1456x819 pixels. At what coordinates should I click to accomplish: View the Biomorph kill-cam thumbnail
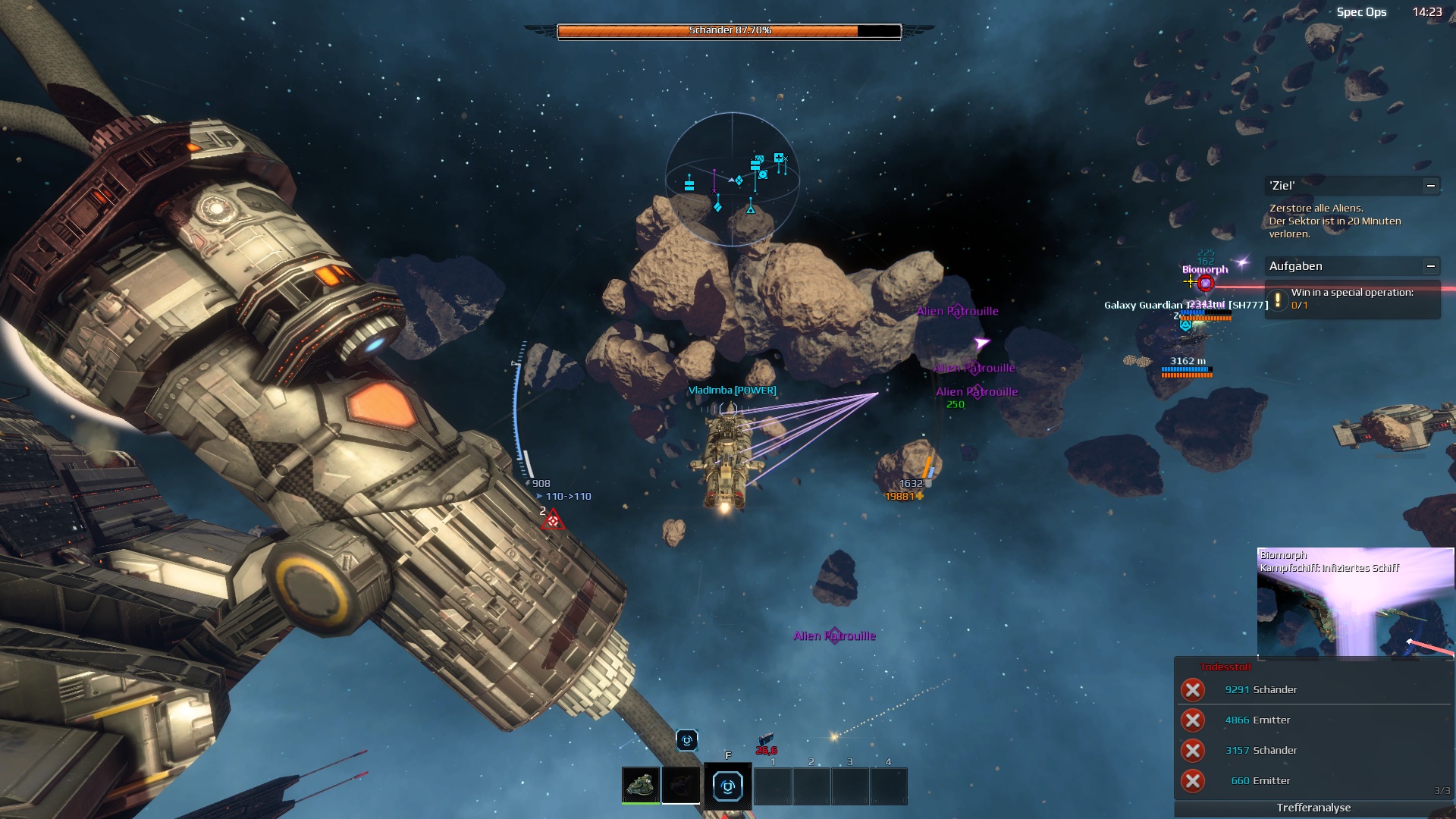[1355, 602]
